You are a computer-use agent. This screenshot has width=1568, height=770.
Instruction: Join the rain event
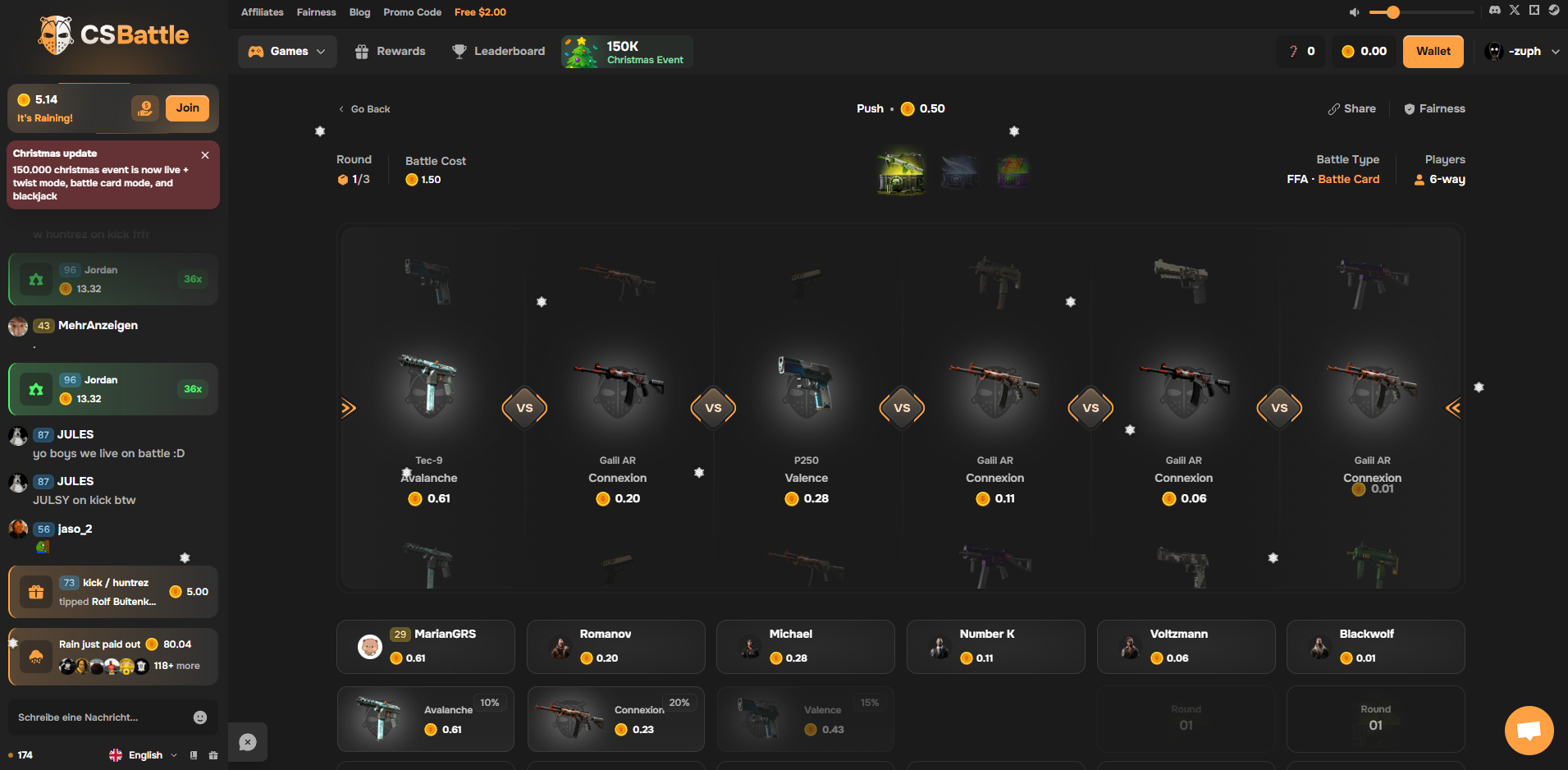(187, 108)
